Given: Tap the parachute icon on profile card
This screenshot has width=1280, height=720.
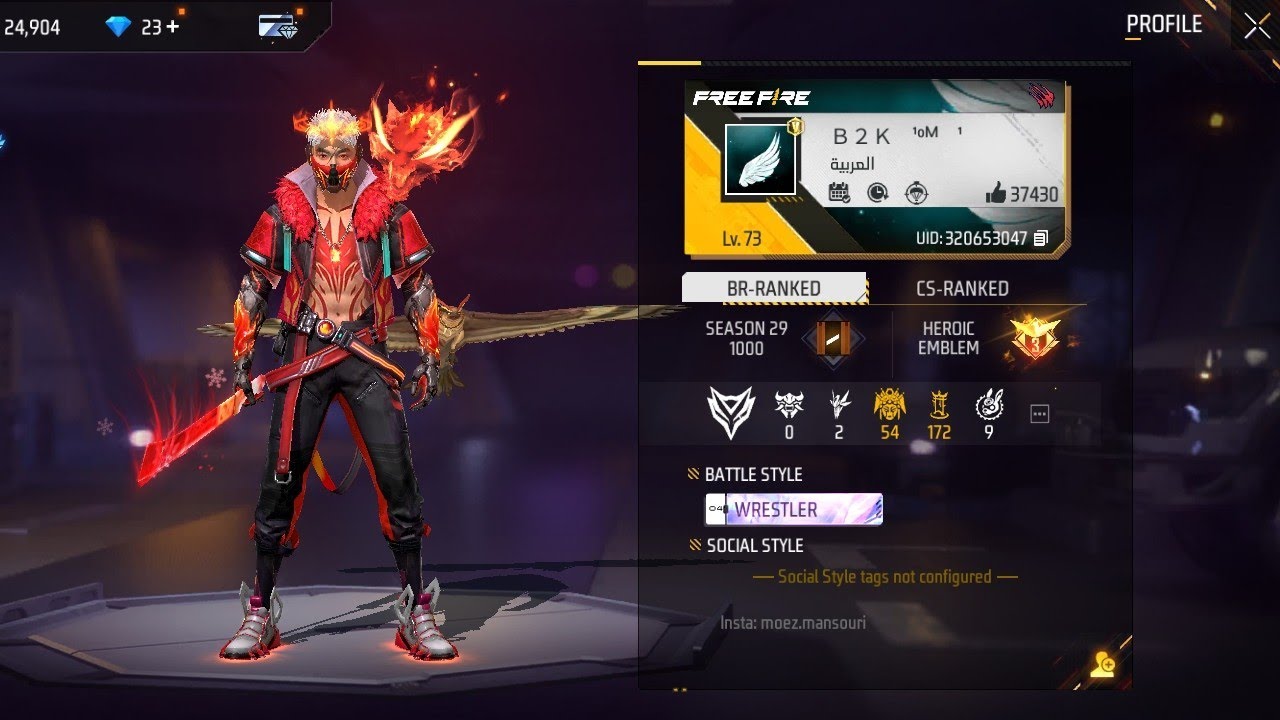Looking at the screenshot, I should pos(915,193).
